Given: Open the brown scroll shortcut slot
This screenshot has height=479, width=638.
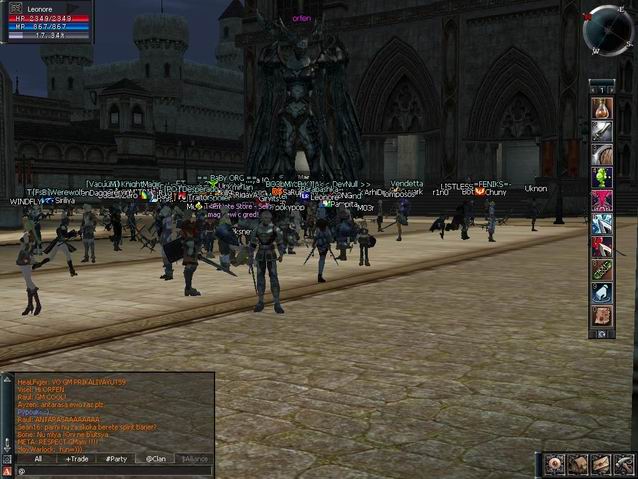Looking at the screenshot, I should pyautogui.click(x=601, y=315).
